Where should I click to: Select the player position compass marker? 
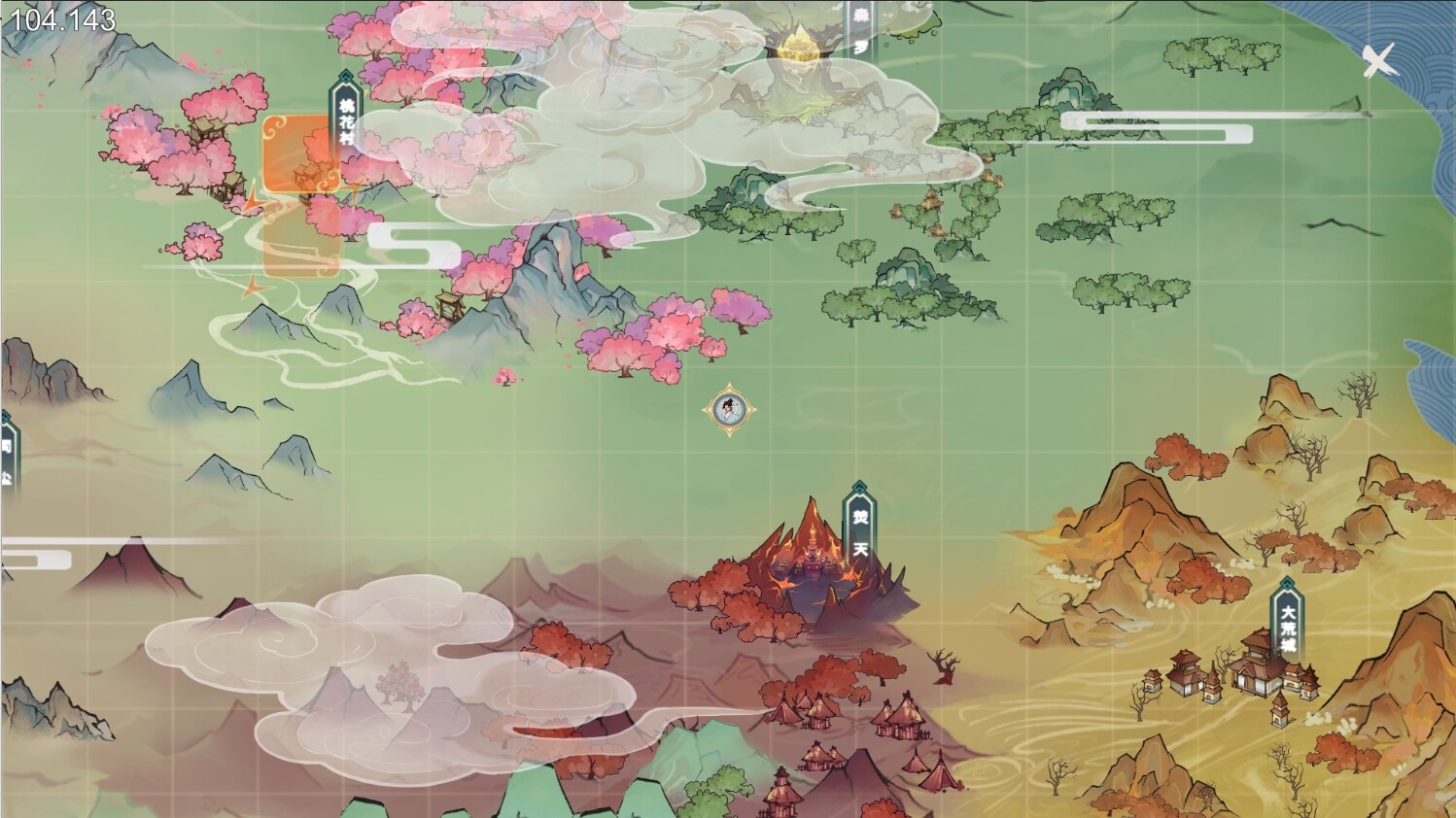[x=727, y=410]
